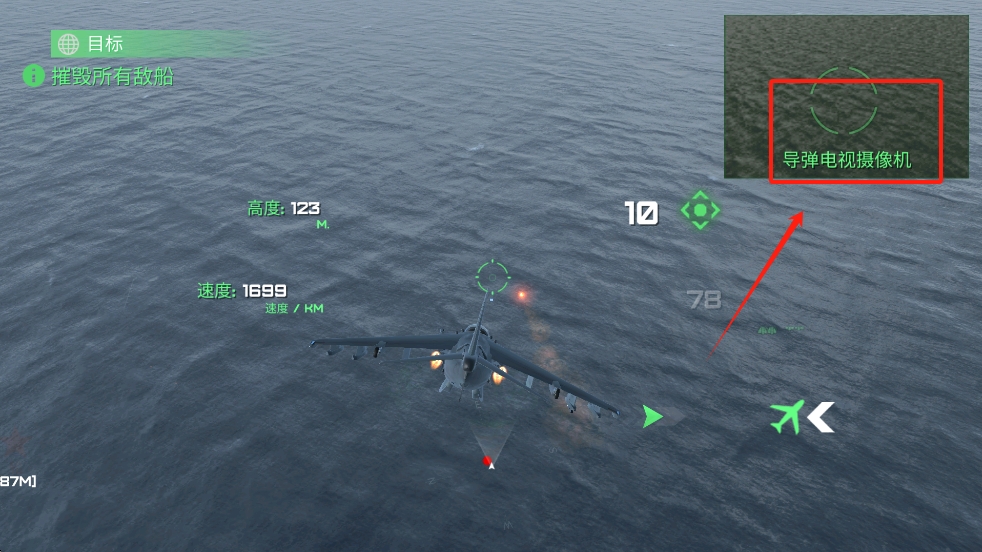The width and height of the screenshot is (982, 552).
Task: Tap the green airplane icon
Action: [x=787, y=416]
